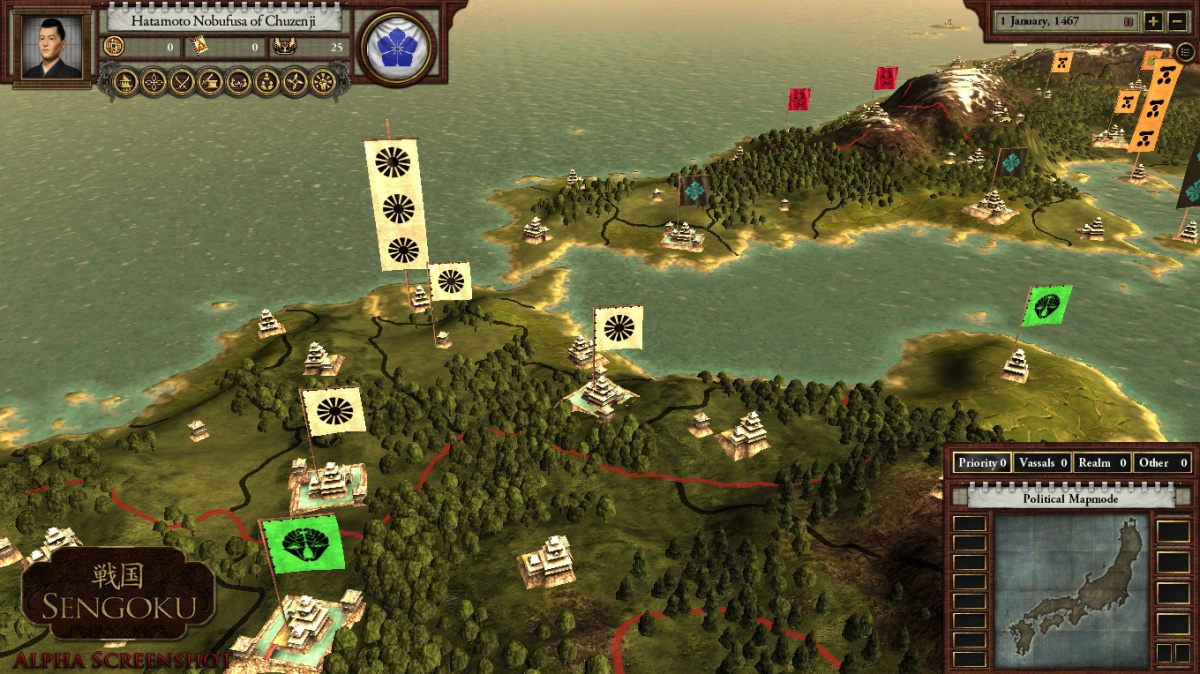Viewport: 1200px width, 674px height.
Task: Switch to the Priority messages tab
Action: tap(982, 463)
